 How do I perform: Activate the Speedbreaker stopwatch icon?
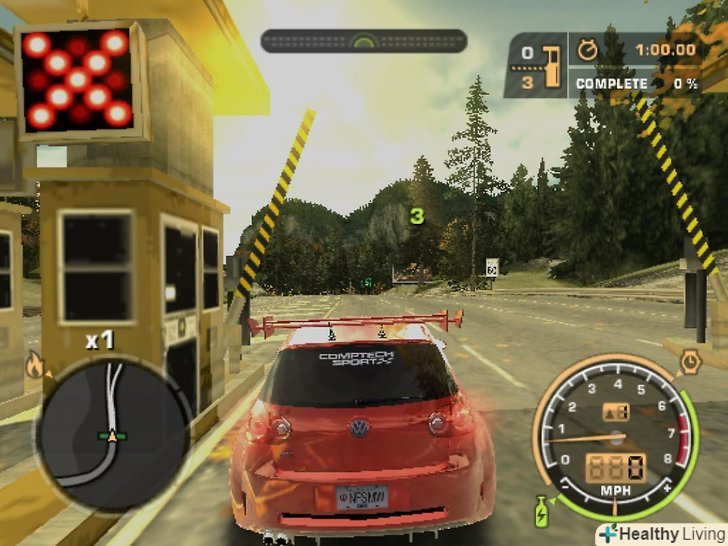pyautogui.click(x=689, y=361)
